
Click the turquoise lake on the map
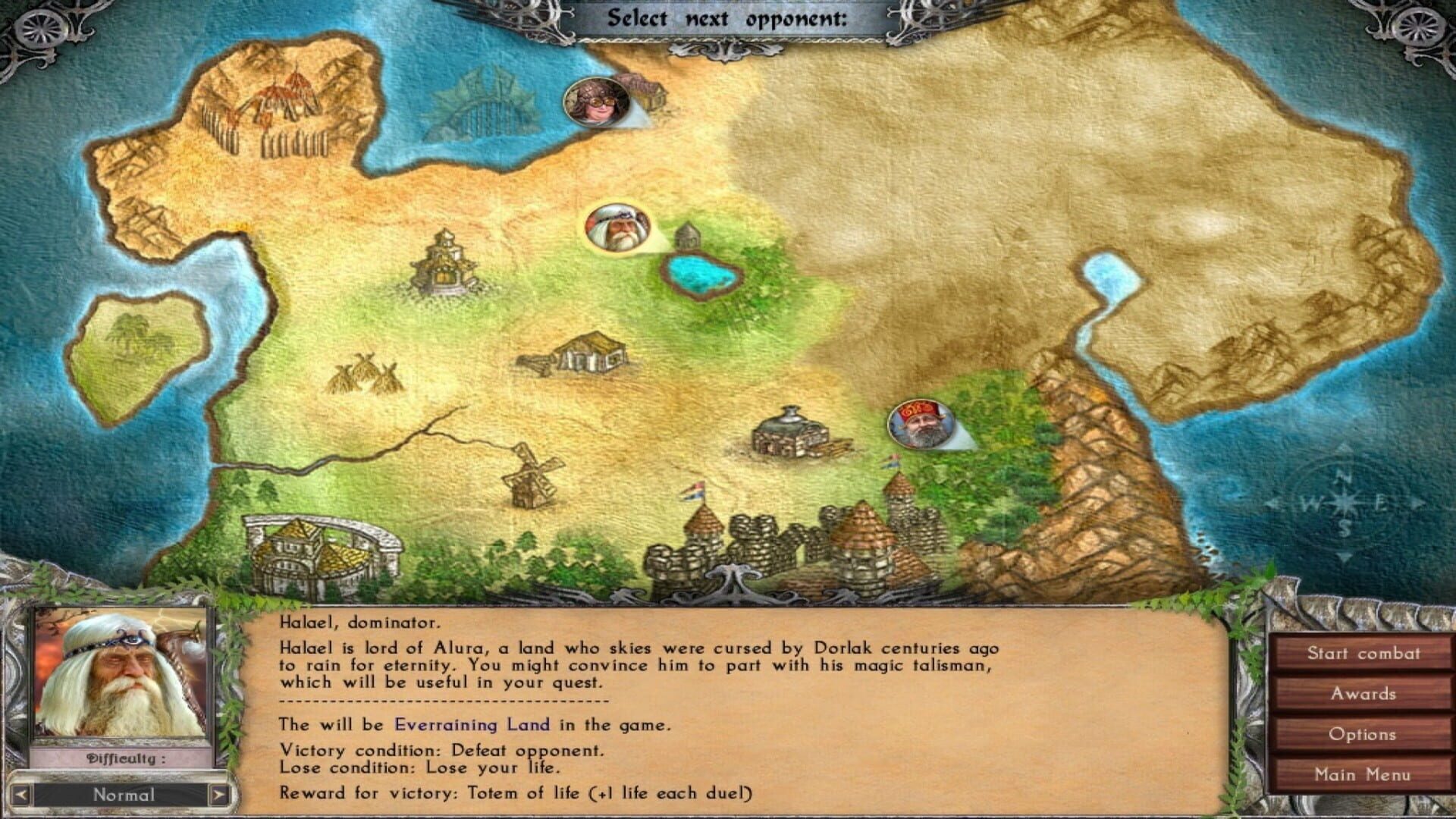pos(699,273)
